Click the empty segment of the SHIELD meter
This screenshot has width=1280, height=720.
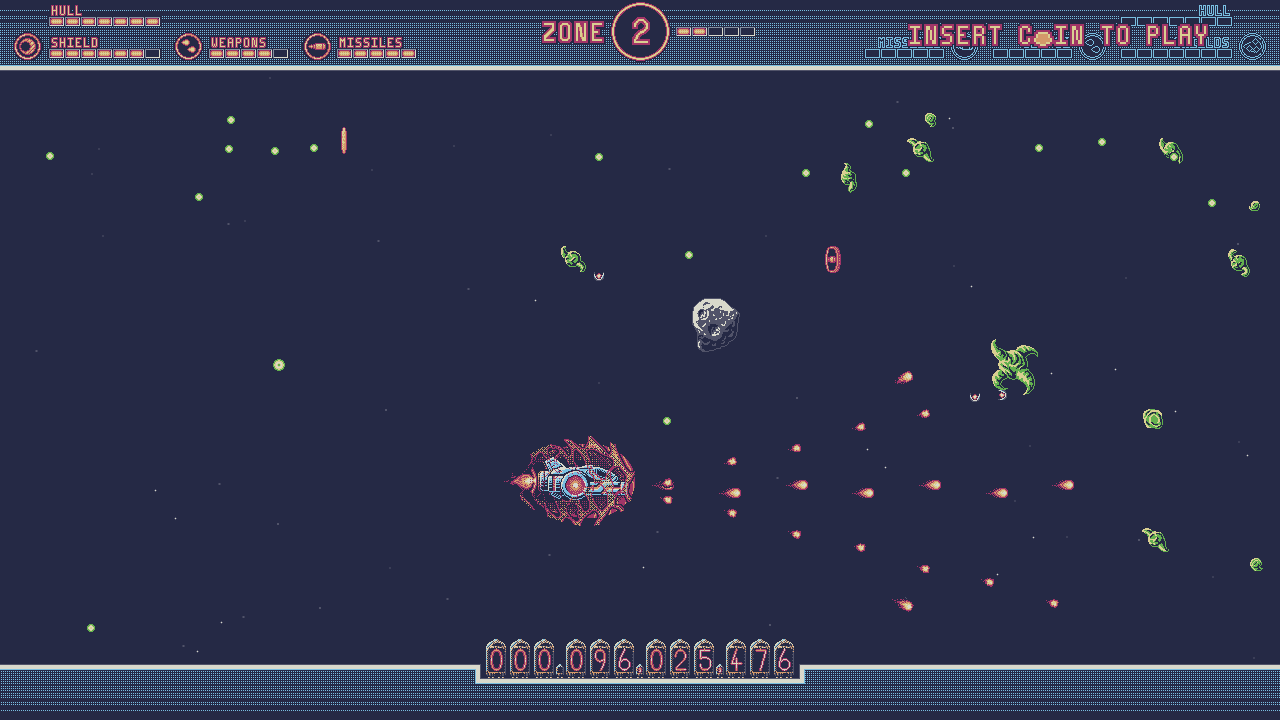(x=153, y=52)
